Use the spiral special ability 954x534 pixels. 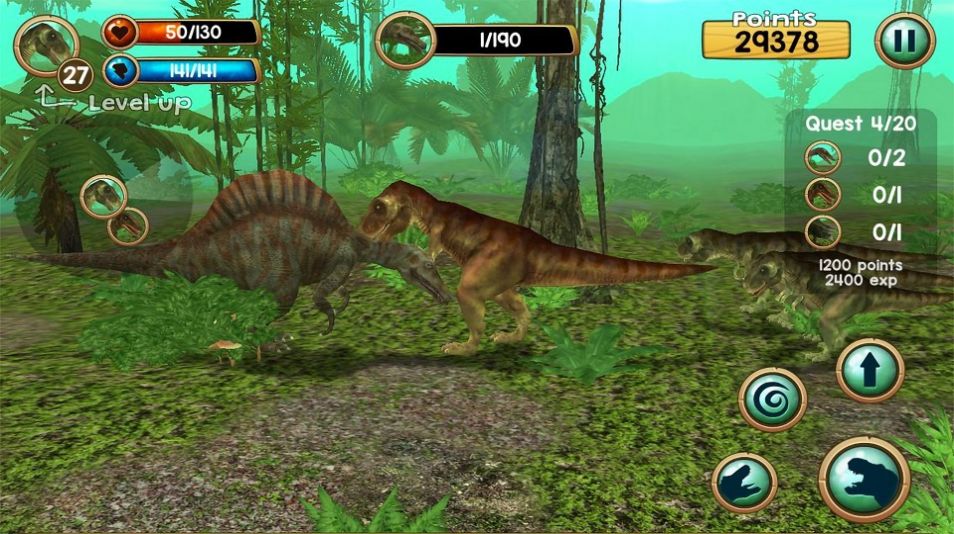(x=772, y=399)
